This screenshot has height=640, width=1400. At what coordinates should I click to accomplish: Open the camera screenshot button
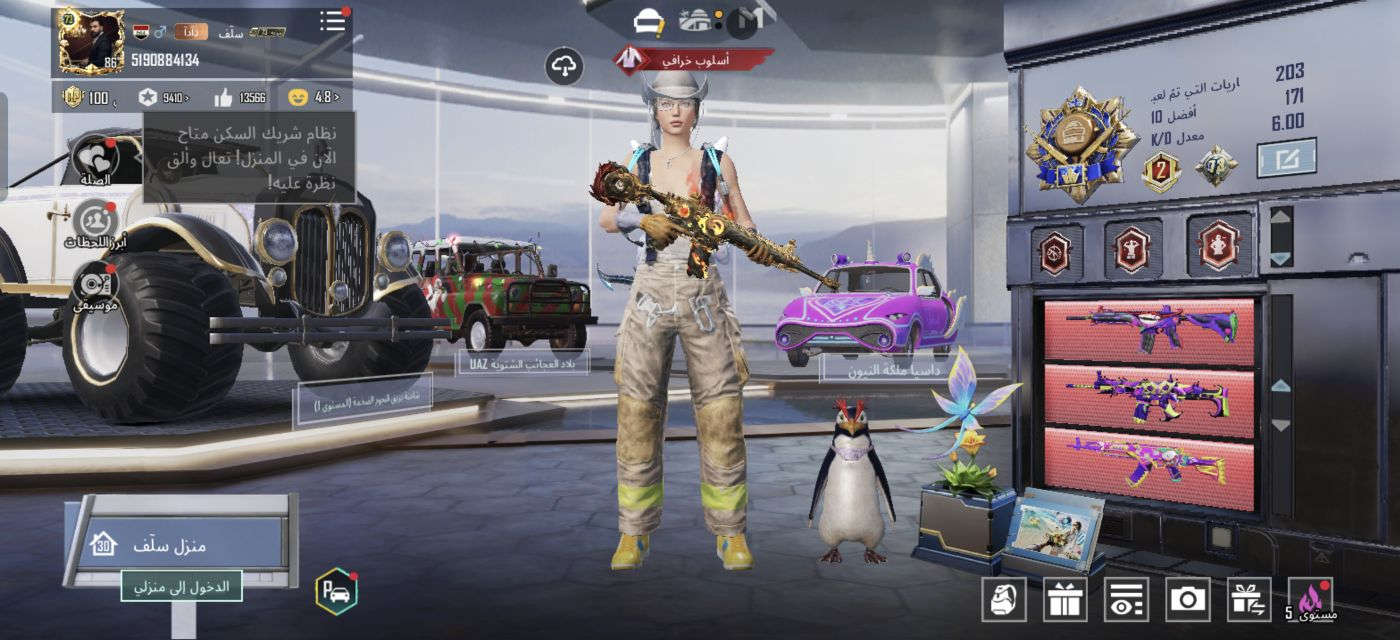point(1188,599)
